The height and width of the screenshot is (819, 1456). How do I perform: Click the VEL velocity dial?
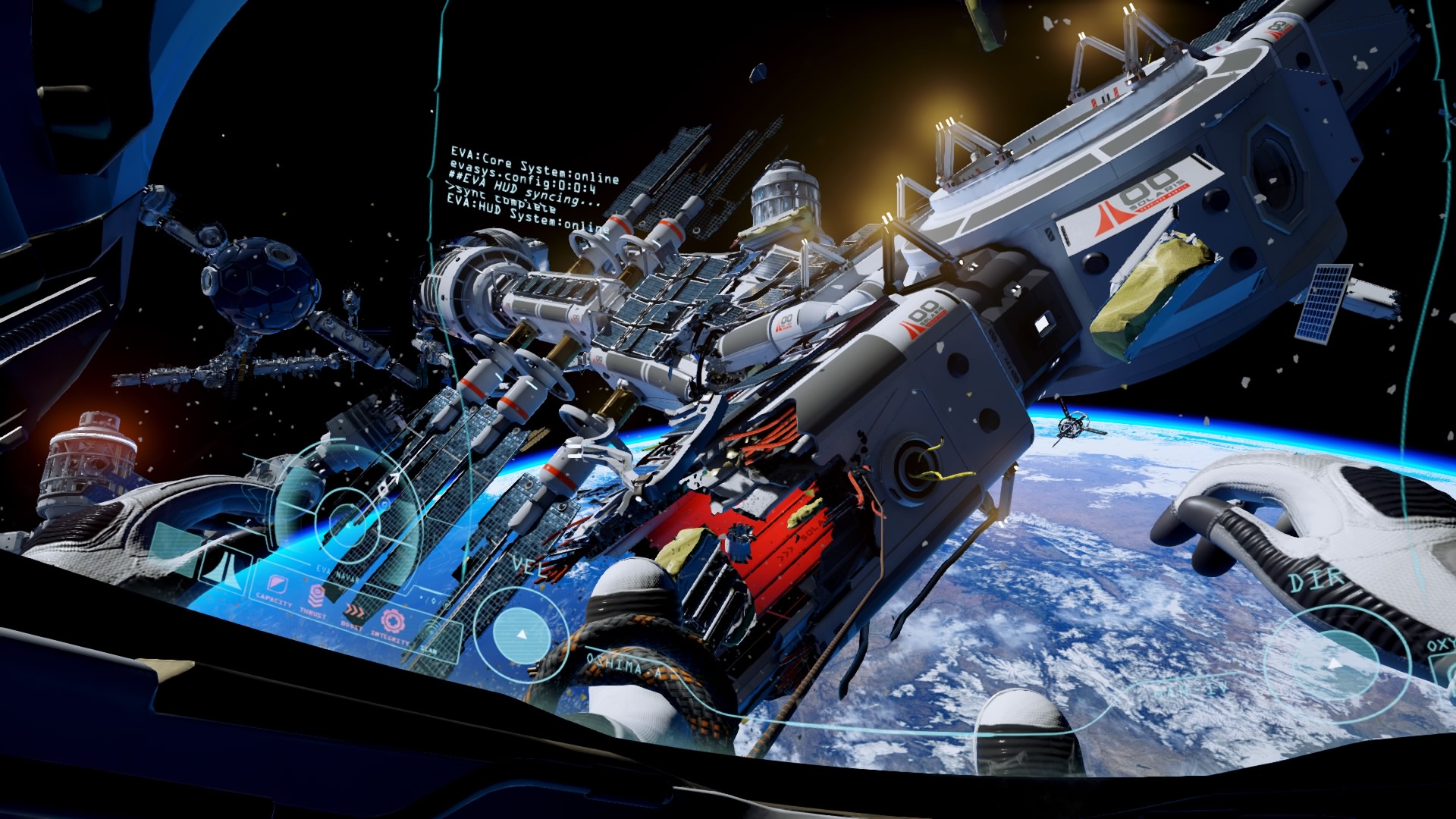click(522, 633)
